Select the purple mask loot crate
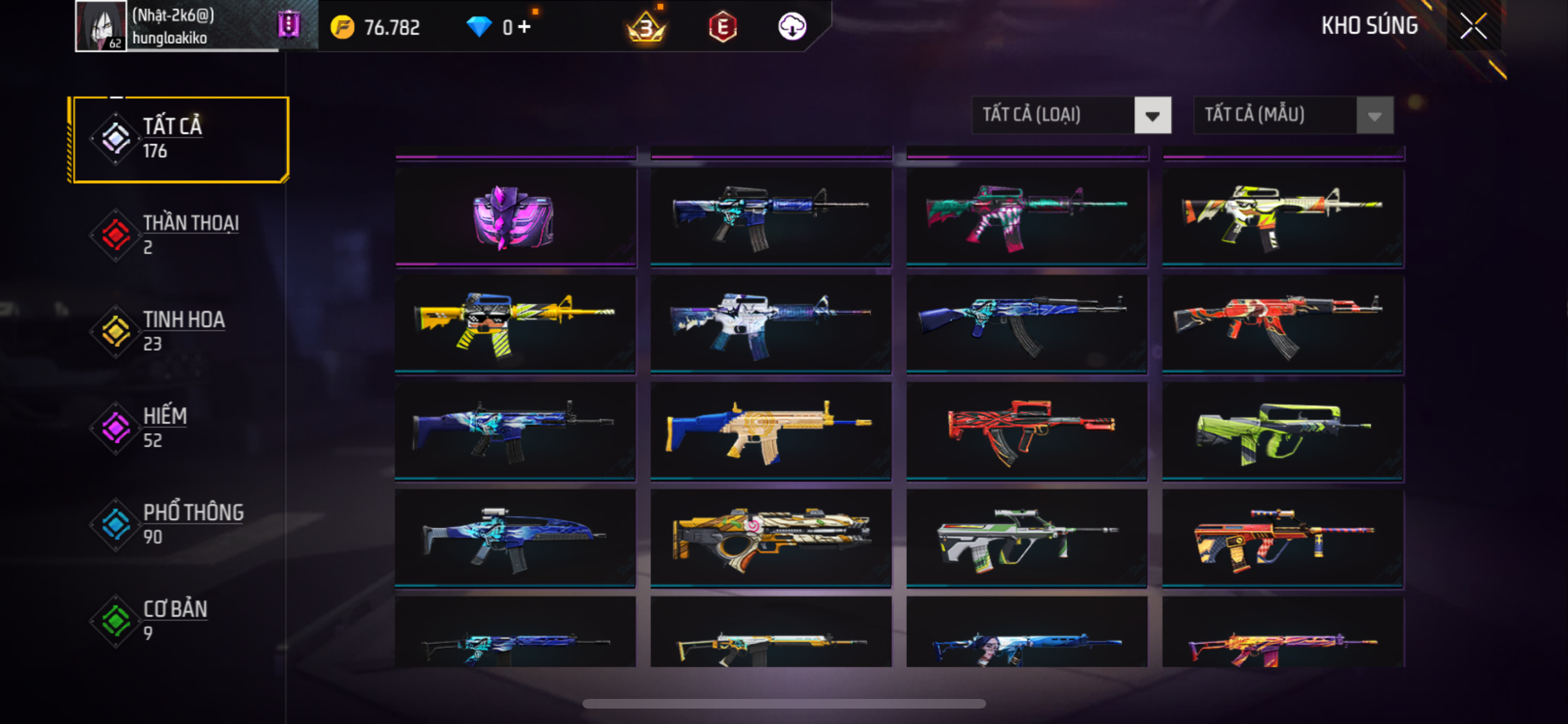1568x724 pixels. 514,217
